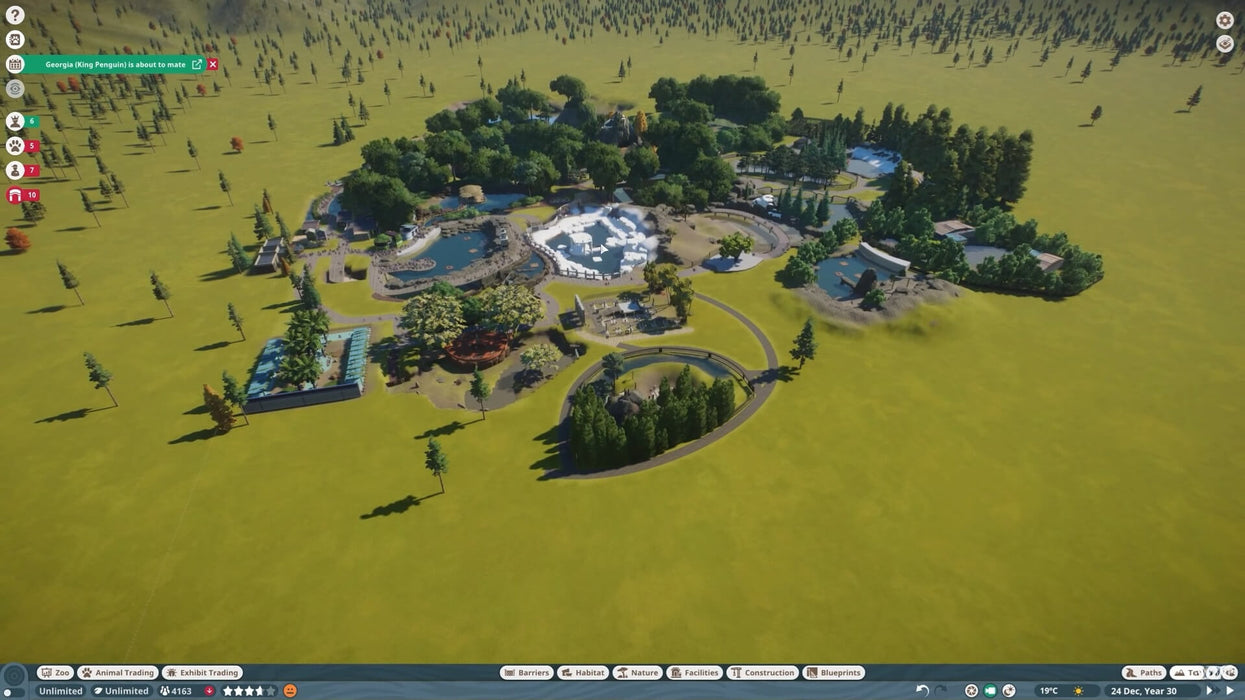This screenshot has height=700, width=1245.
Task: Browse Blueprints
Action: [833, 673]
